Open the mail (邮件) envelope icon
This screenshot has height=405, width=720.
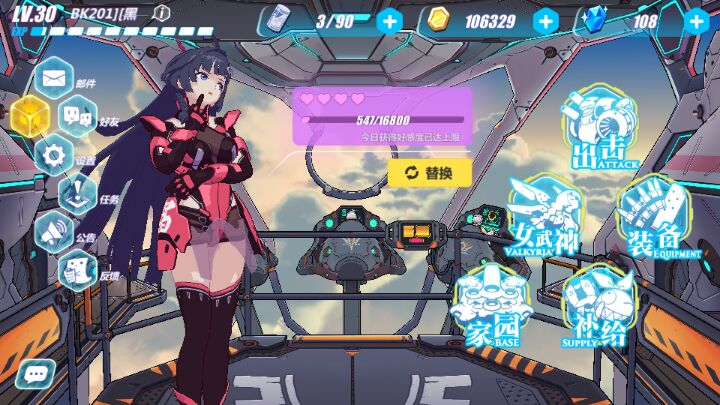click(53, 77)
